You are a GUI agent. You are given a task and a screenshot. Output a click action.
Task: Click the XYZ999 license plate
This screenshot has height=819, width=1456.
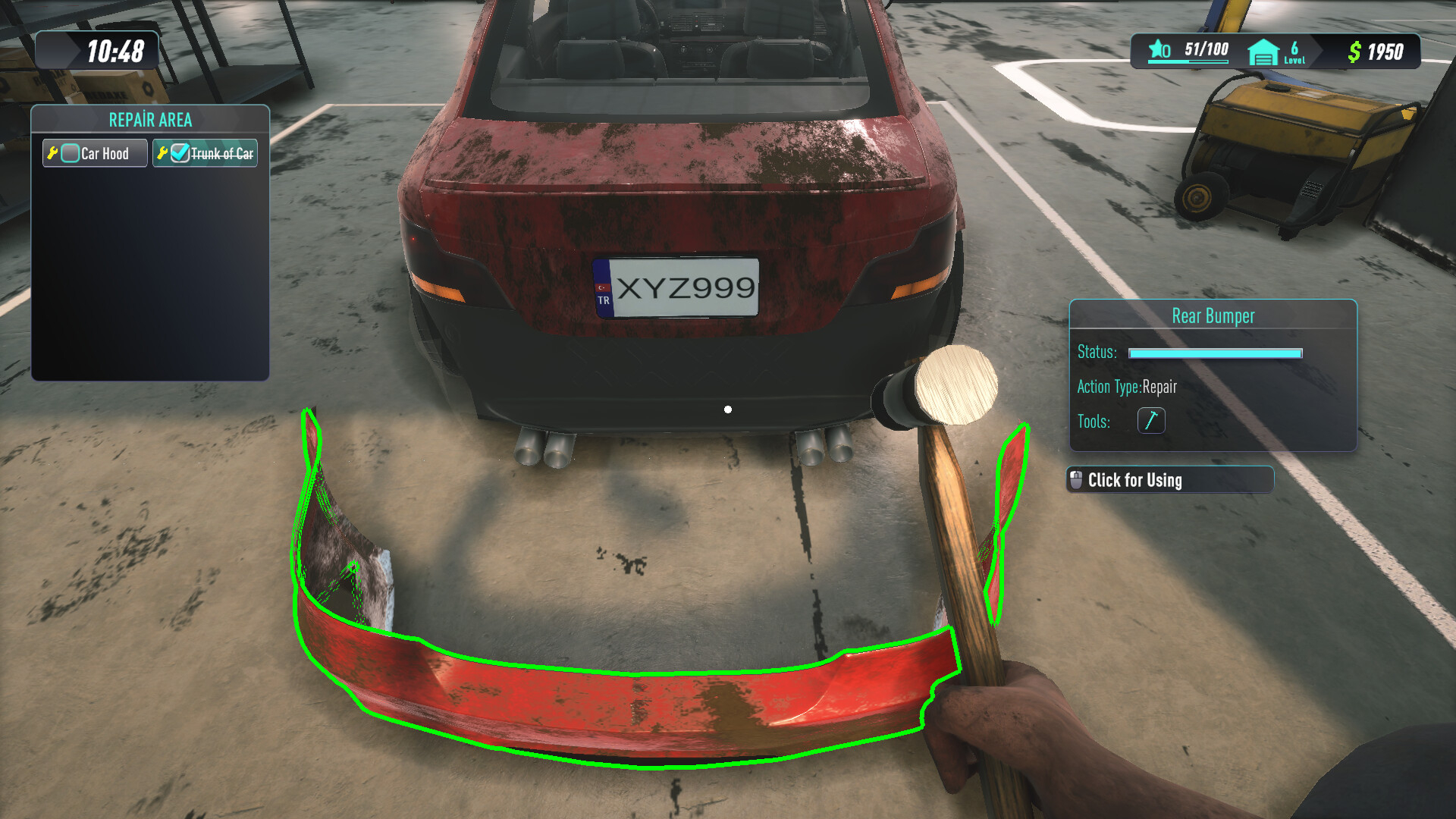[x=680, y=288]
